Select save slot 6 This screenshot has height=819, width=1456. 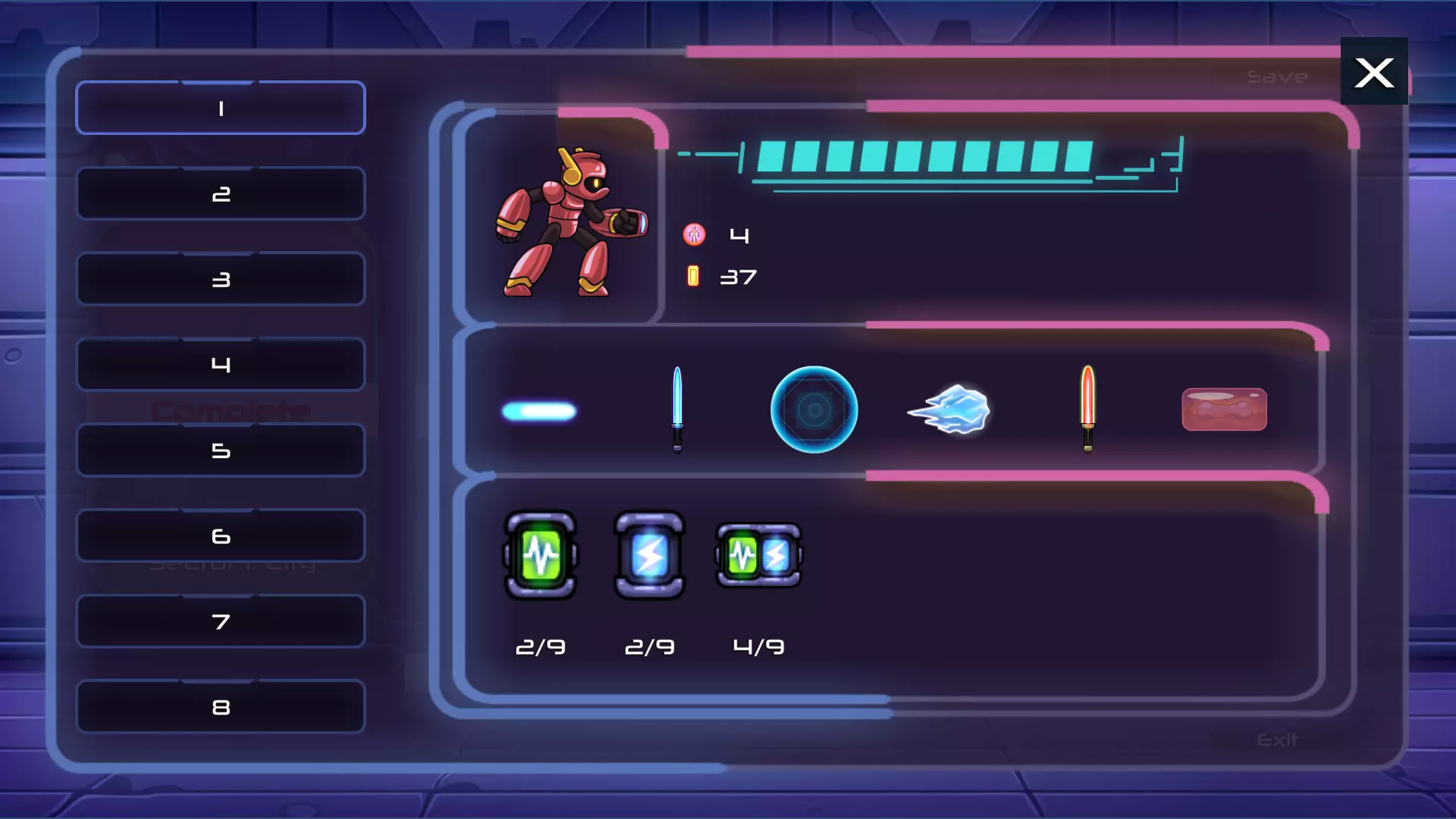tap(221, 536)
